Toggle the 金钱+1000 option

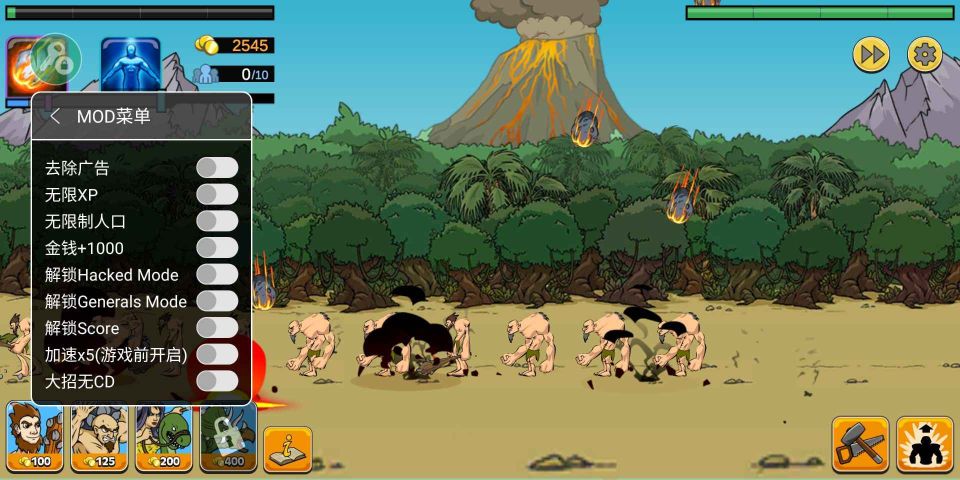pos(217,248)
